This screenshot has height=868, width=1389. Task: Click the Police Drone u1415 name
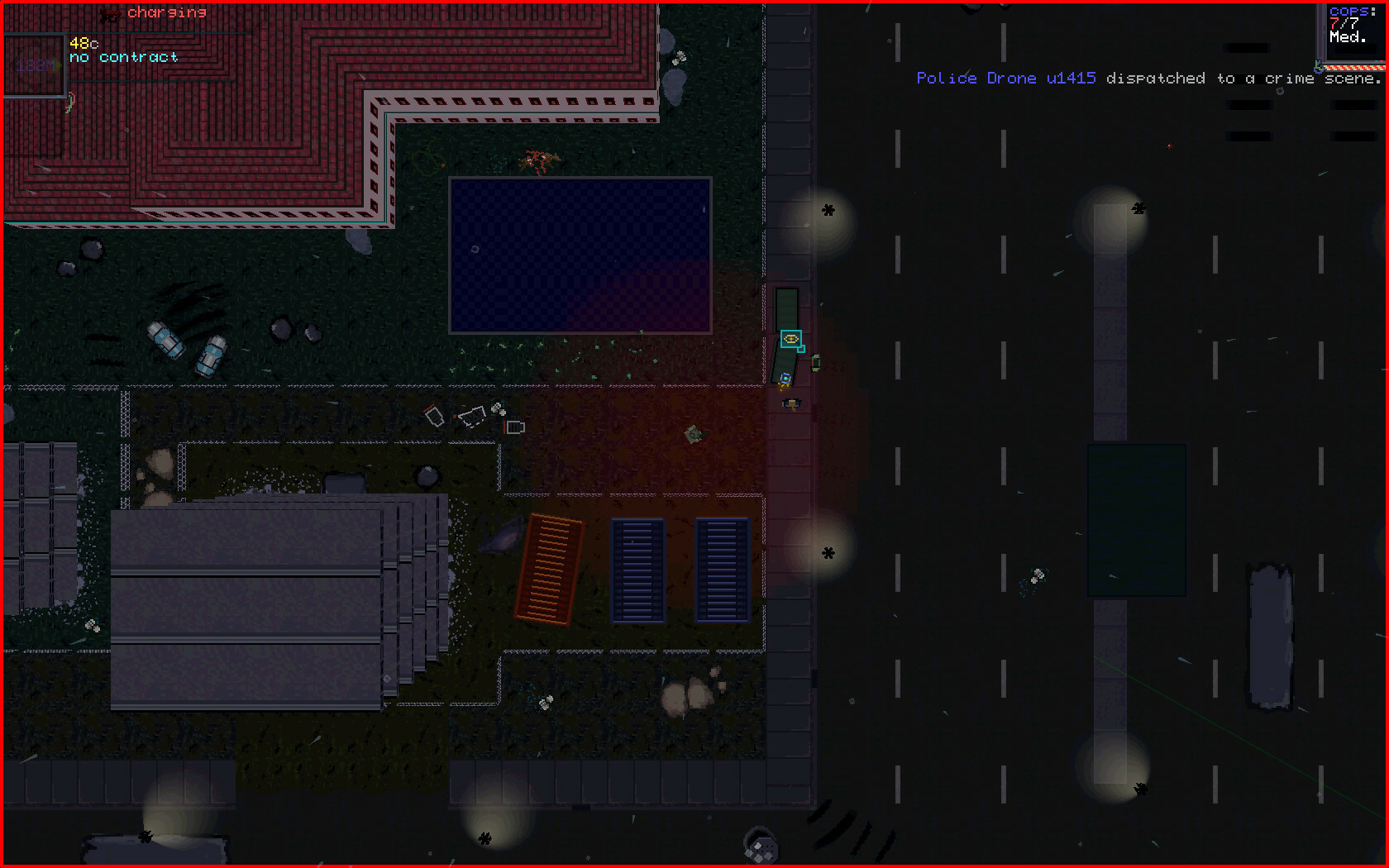(1005, 78)
